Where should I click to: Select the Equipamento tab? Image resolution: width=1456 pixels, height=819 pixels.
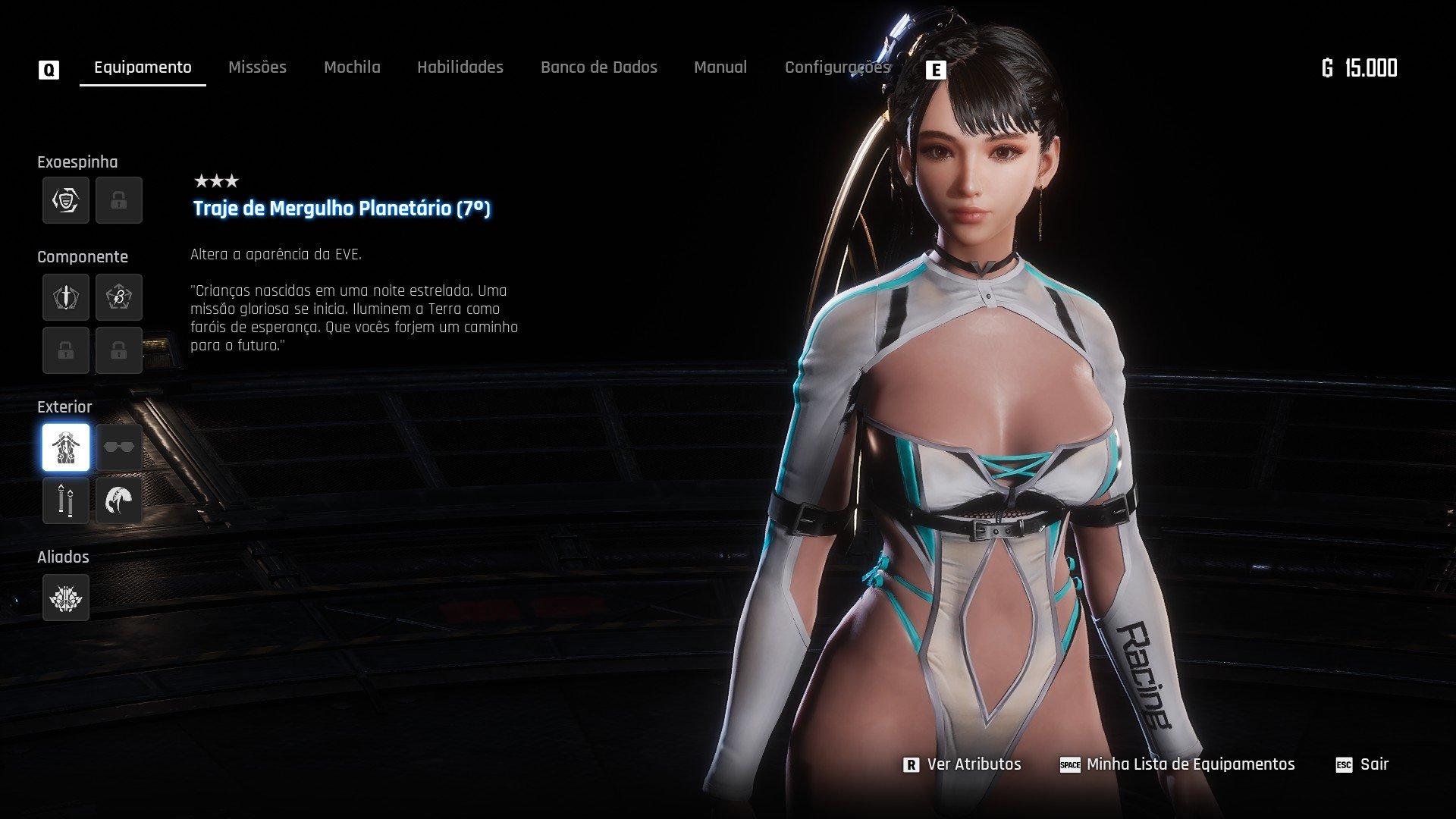[143, 67]
